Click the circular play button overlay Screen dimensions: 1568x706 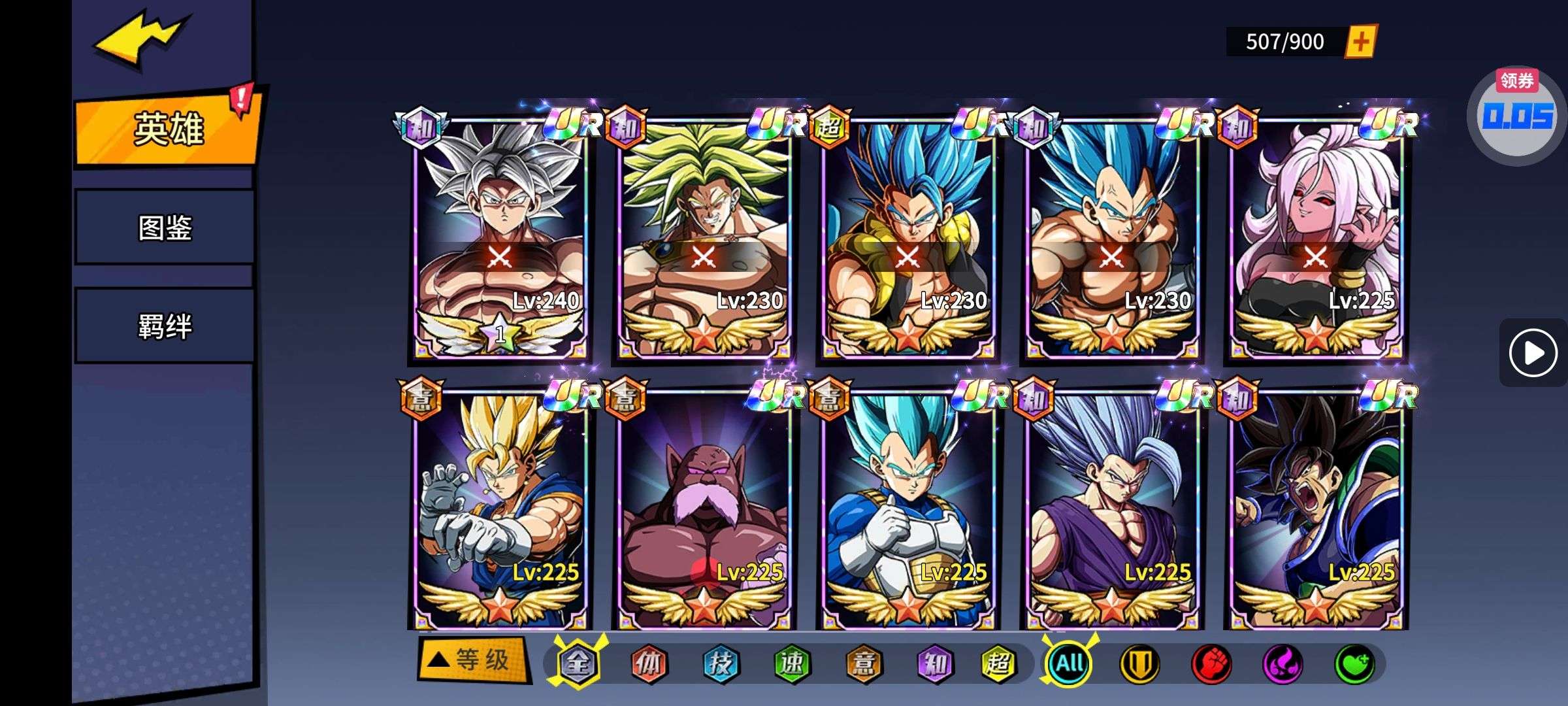1532,353
